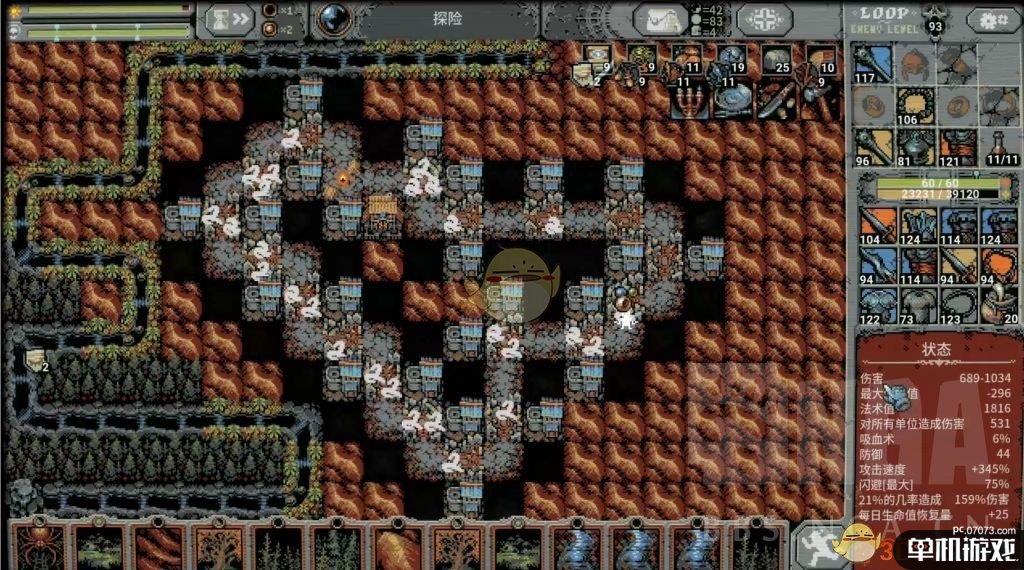
Task: Click the 探险 expedition mode label
Action: (x=448, y=19)
